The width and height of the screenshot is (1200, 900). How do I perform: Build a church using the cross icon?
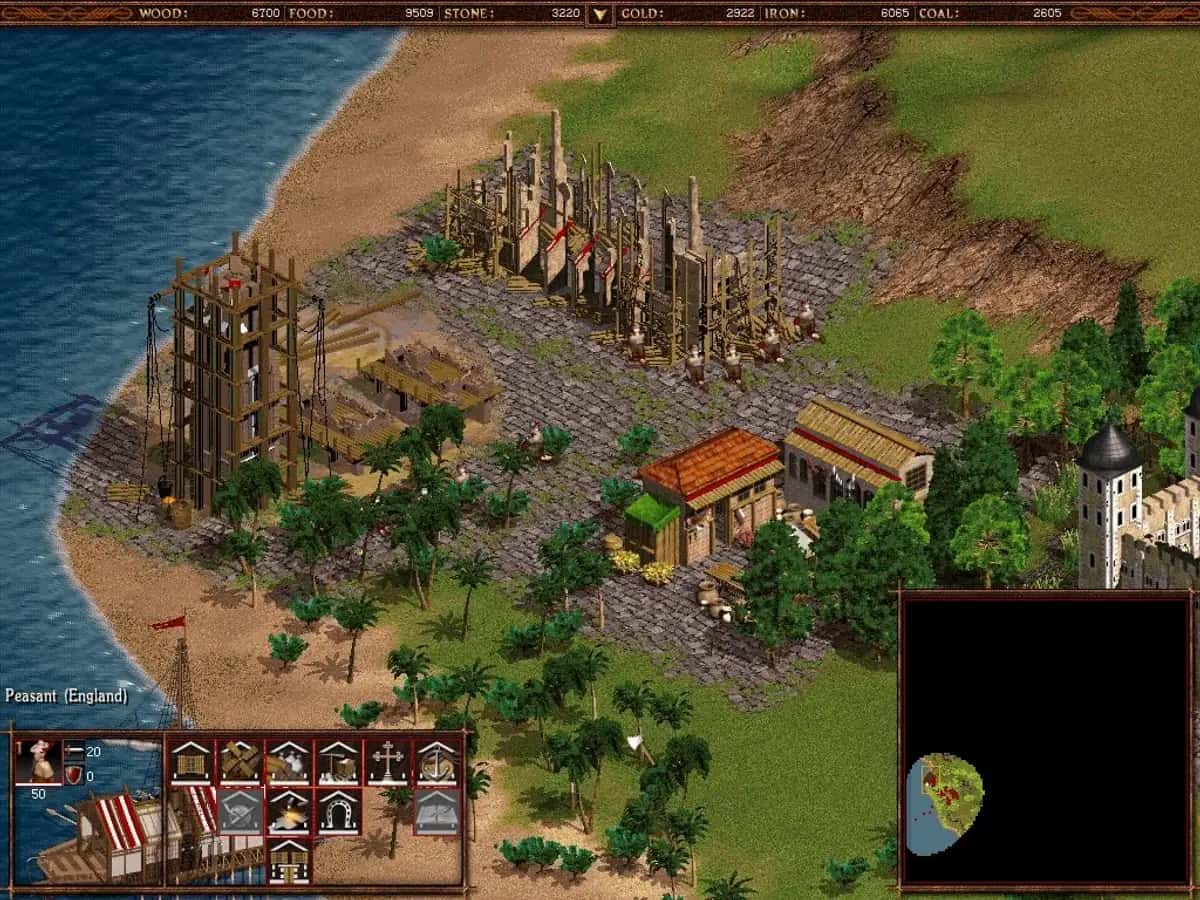click(387, 763)
